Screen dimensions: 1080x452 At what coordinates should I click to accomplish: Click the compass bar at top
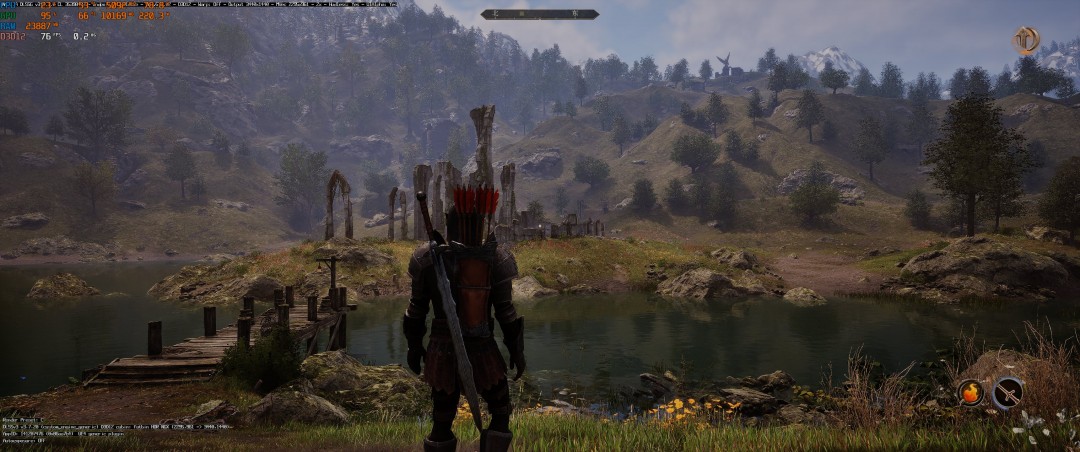point(540,14)
